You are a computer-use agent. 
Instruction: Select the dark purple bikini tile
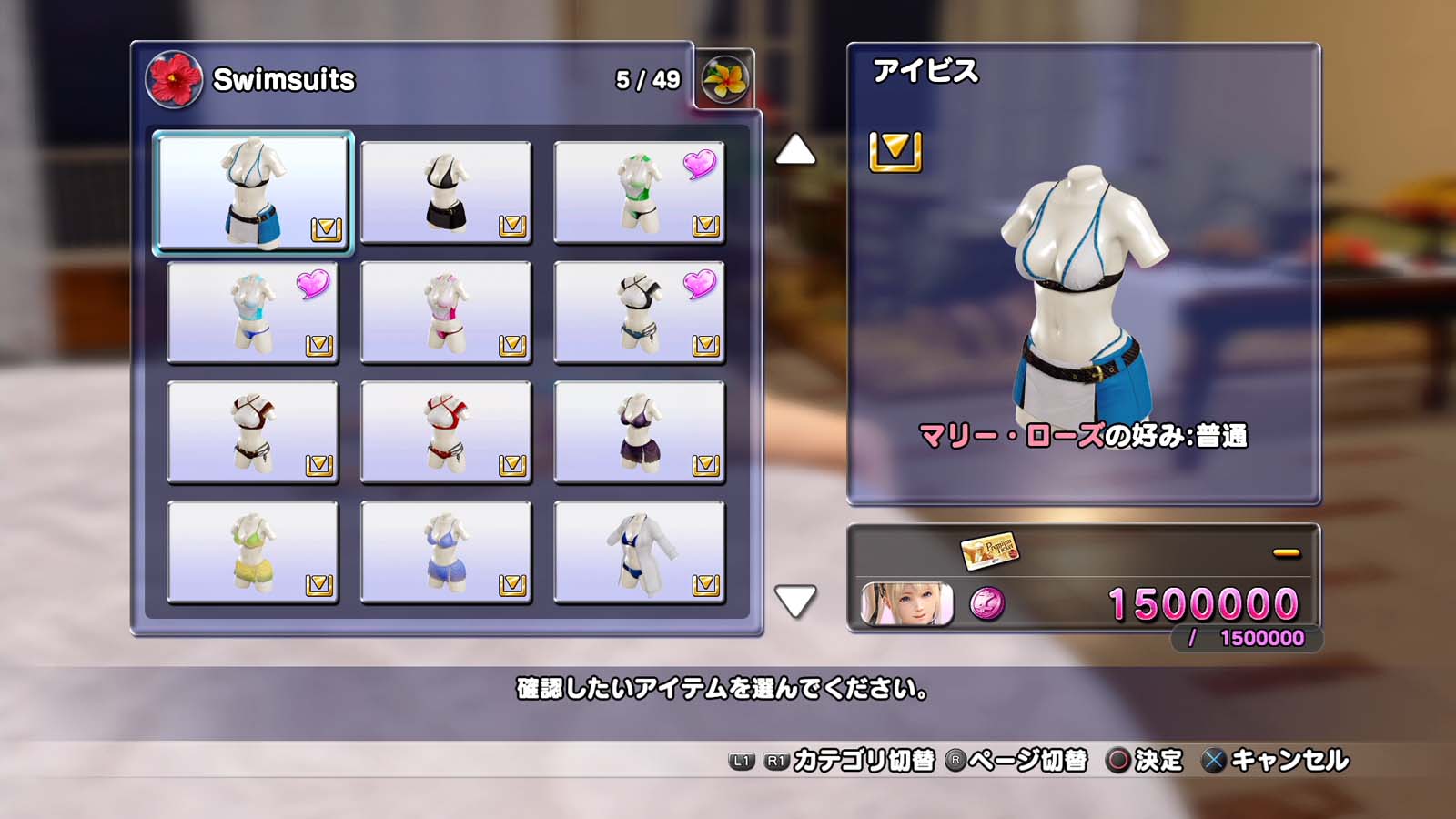coord(639,432)
